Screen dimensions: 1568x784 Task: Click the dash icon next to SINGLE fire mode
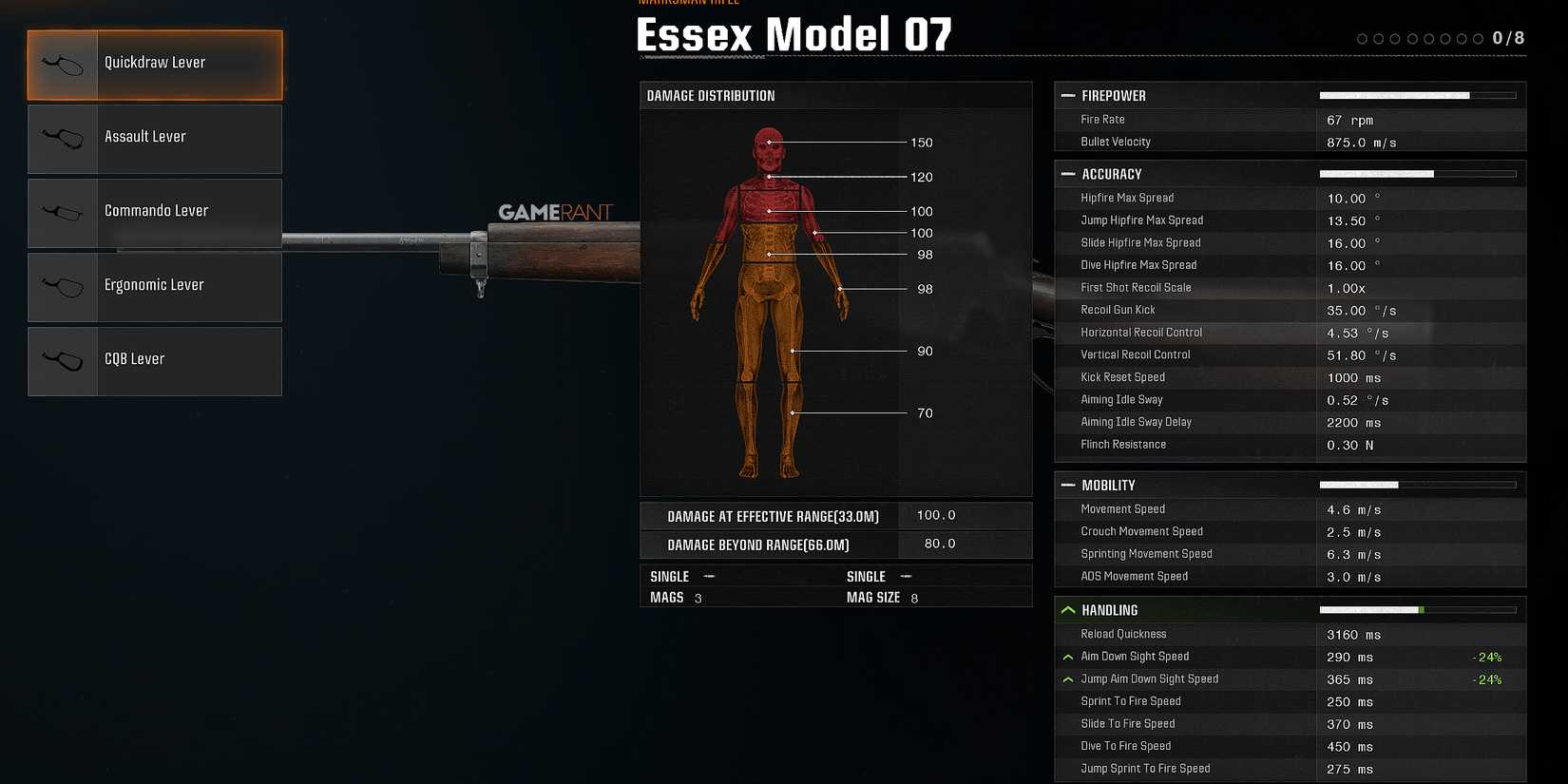(x=708, y=576)
